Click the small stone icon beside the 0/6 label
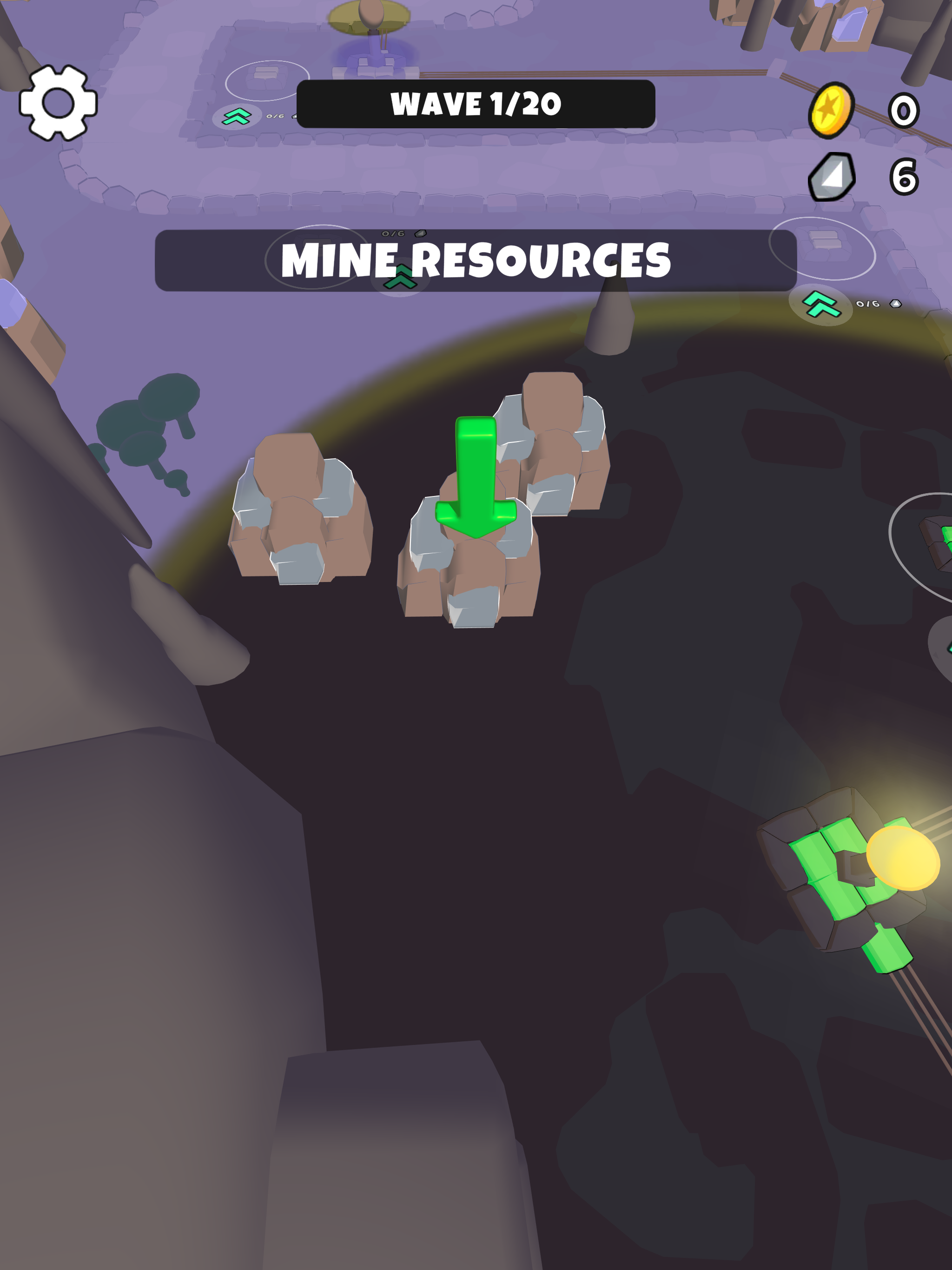This screenshot has height=1270, width=952. [420, 233]
